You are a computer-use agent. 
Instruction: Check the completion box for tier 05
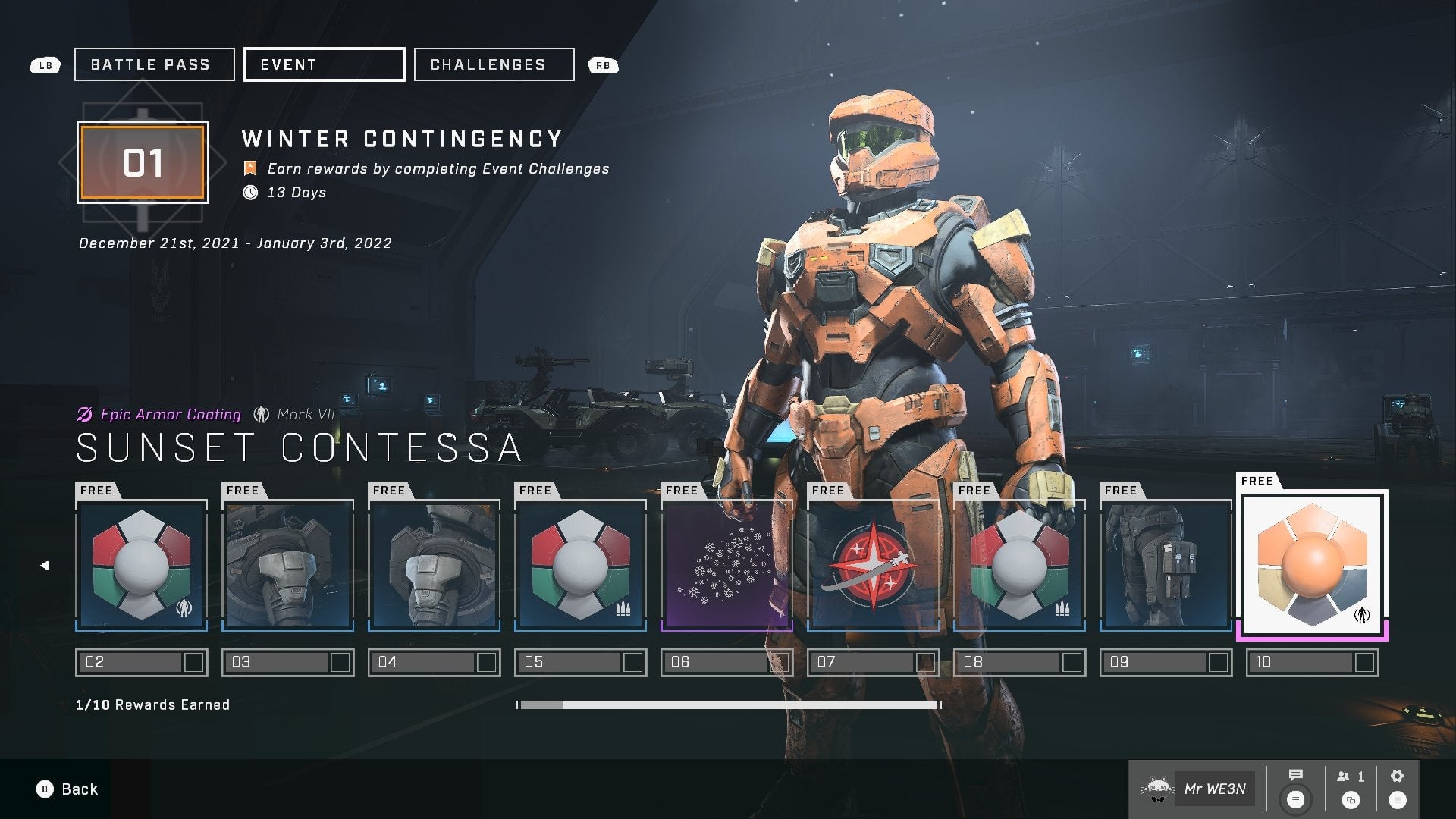click(x=632, y=661)
